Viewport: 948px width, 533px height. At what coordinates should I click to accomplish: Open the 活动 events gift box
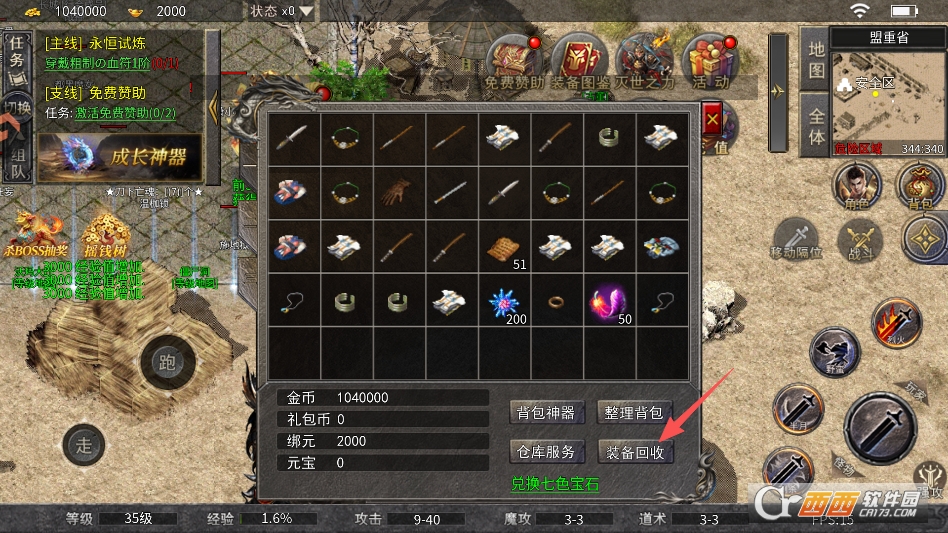[x=708, y=58]
